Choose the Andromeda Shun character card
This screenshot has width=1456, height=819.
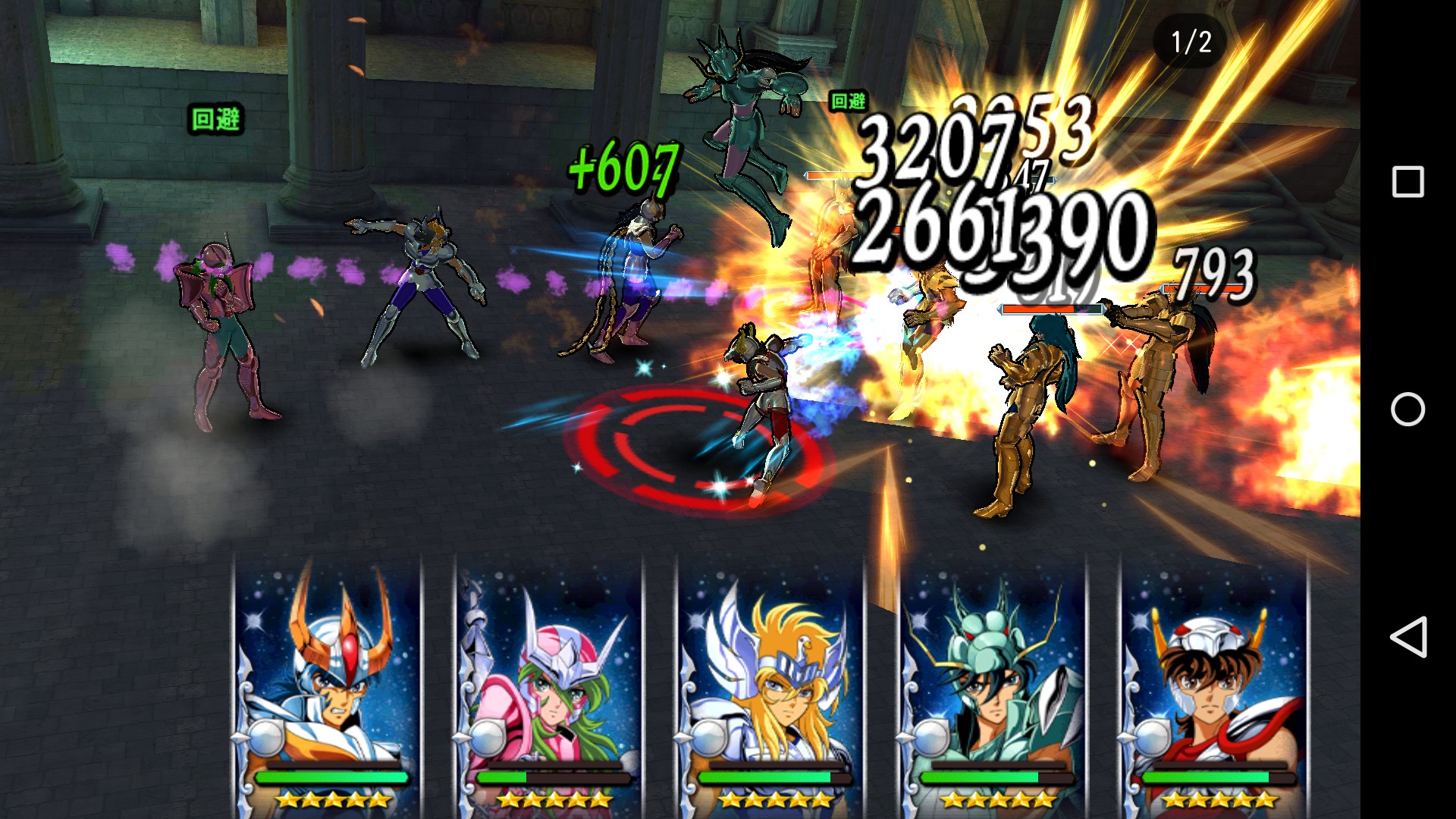[549, 682]
